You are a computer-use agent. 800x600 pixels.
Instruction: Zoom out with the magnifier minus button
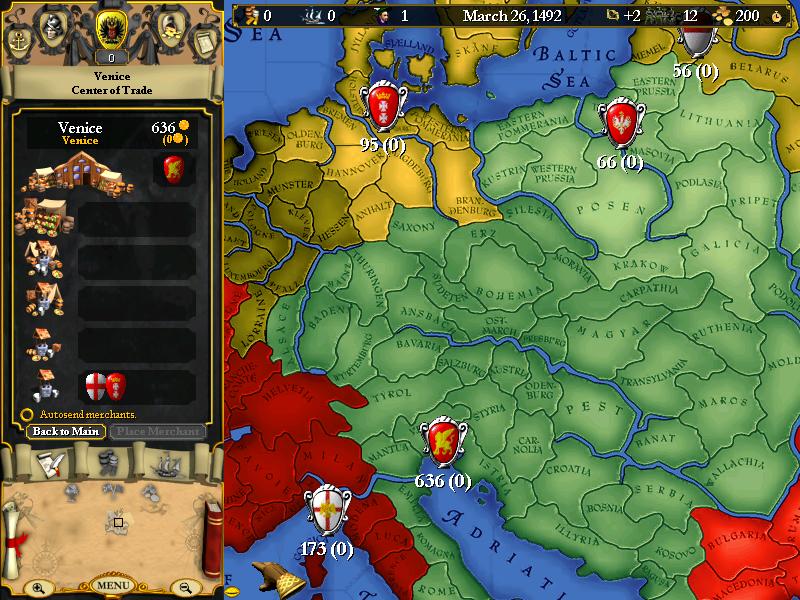click(x=185, y=587)
